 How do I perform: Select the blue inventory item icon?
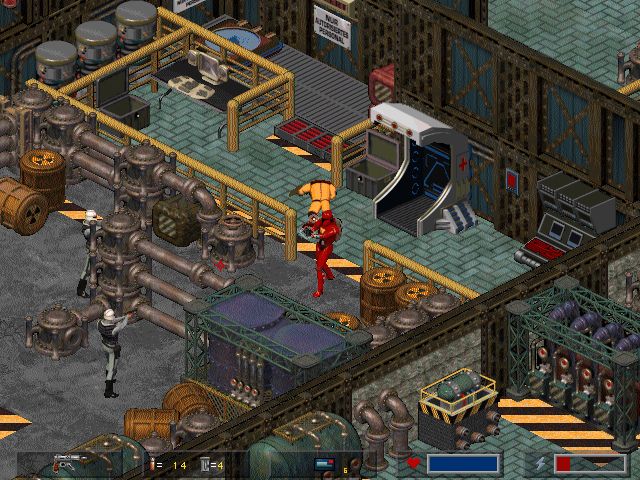326,464
